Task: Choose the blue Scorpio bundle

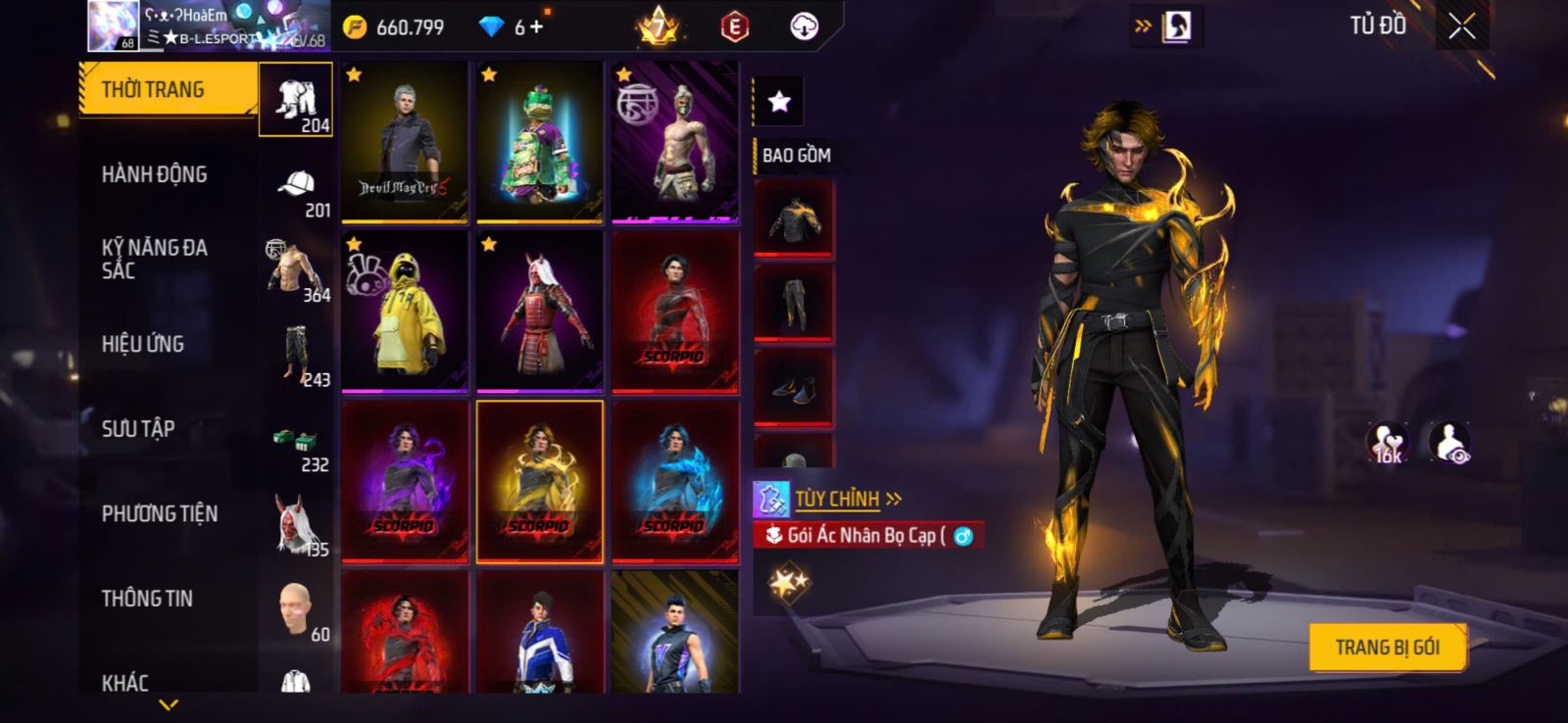Action: 674,481
